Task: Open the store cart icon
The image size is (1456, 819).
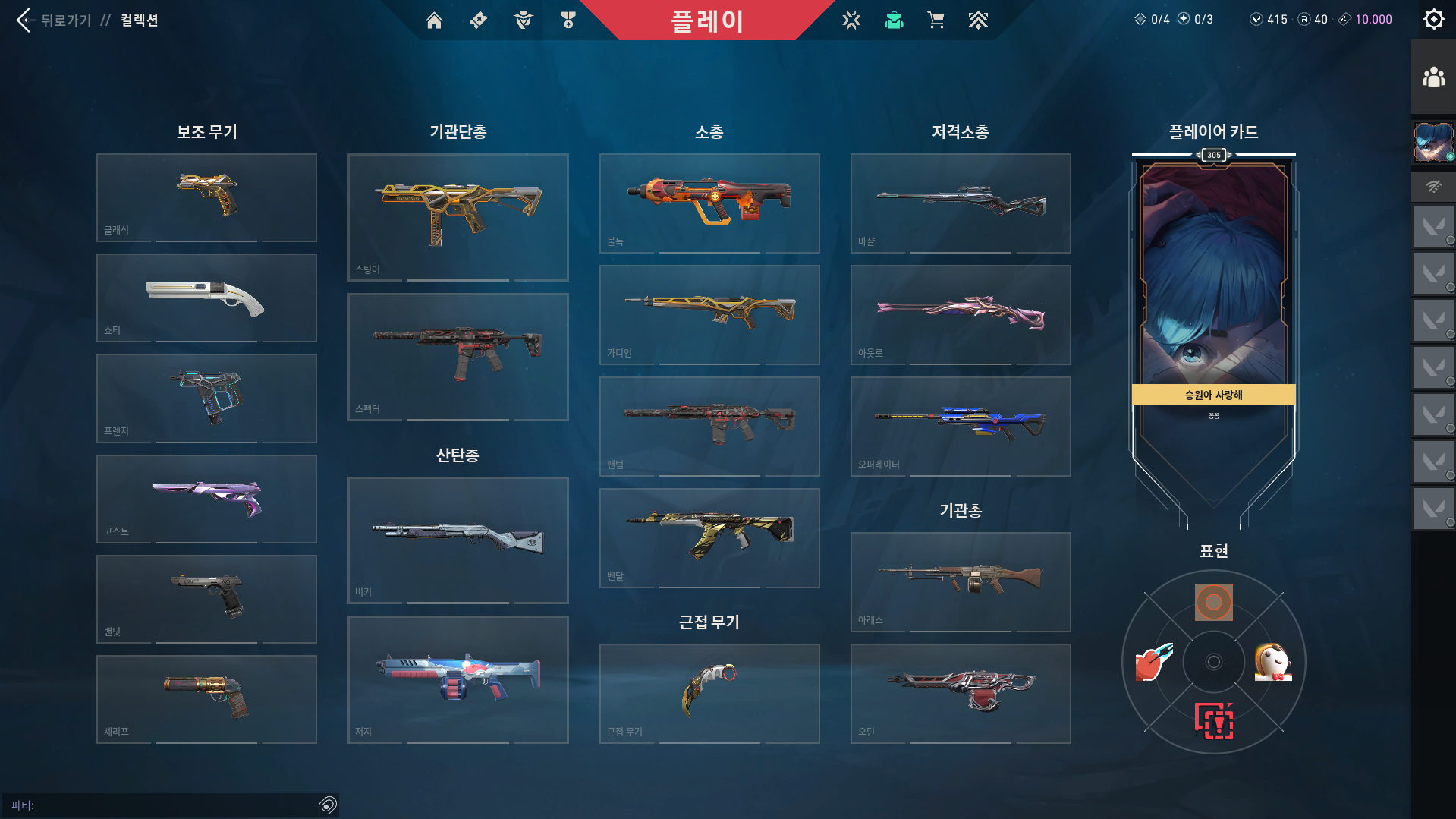Action: [936, 20]
